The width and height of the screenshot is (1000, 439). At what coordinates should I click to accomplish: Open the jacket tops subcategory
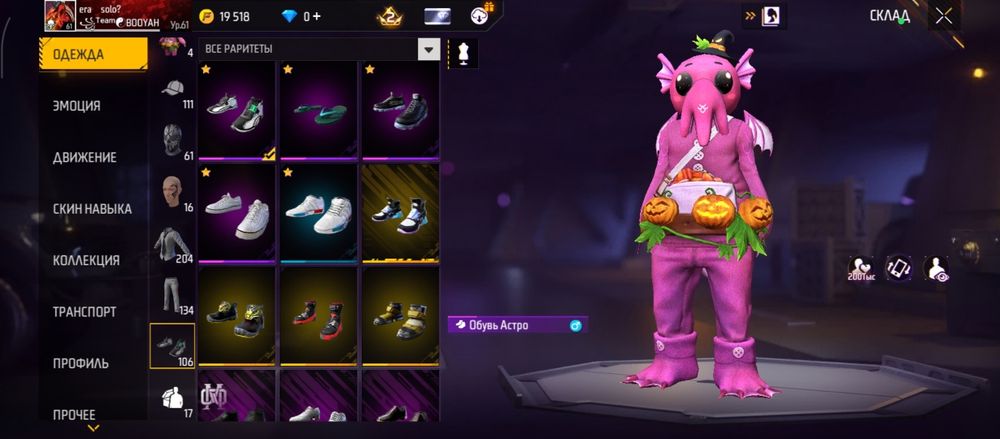point(172,243)
